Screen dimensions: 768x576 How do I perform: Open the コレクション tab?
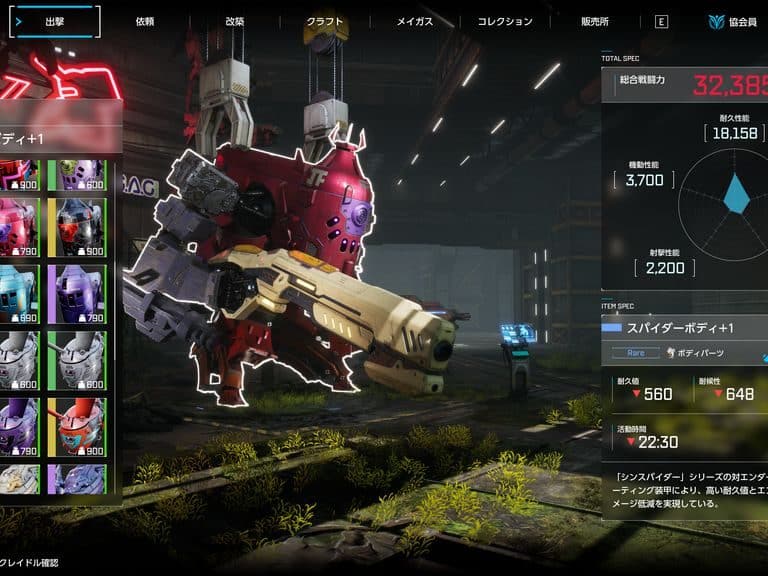coord(504,21)
